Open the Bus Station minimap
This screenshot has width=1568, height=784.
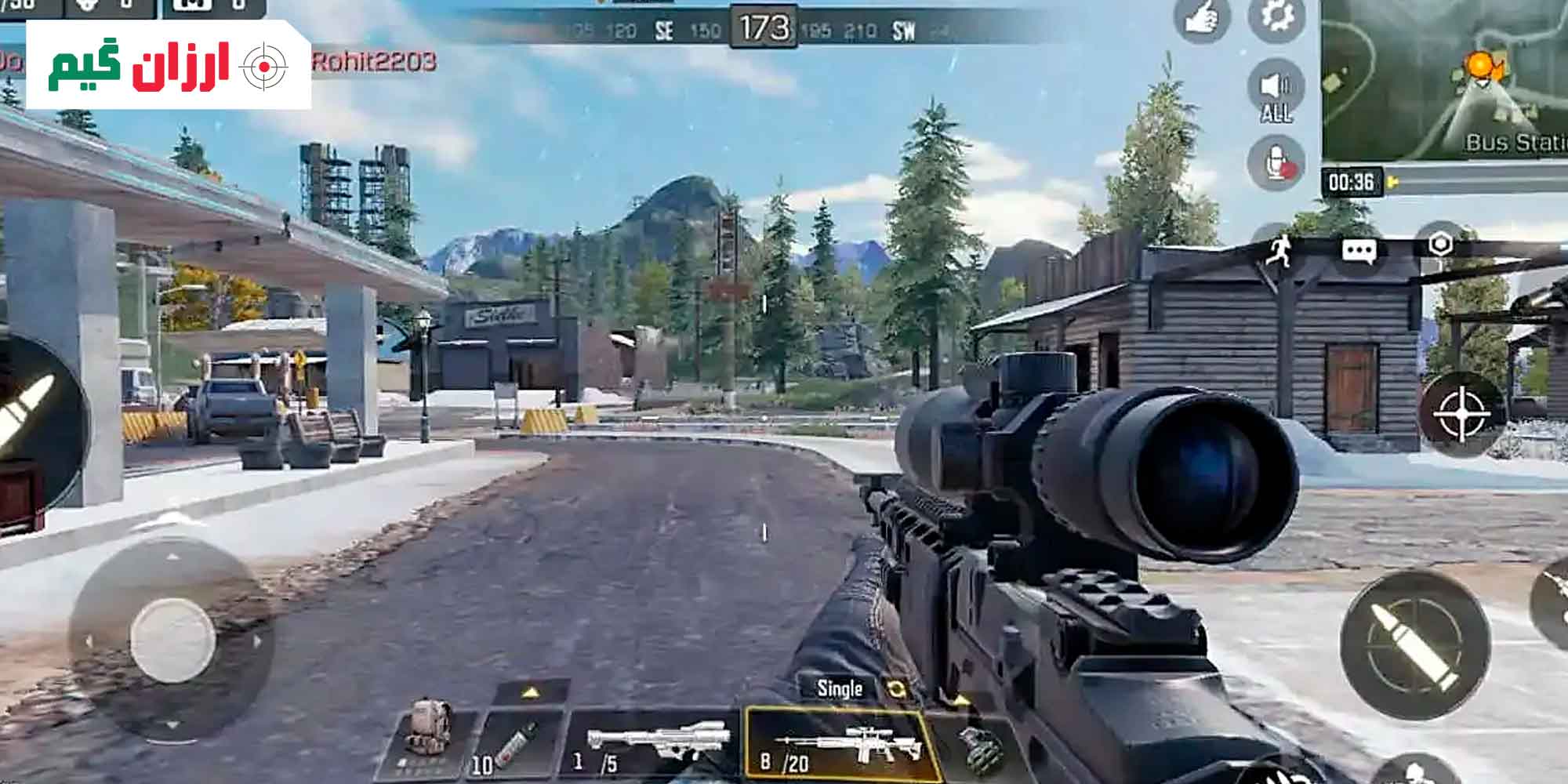pyautogui.click(x=1444, y=78)
